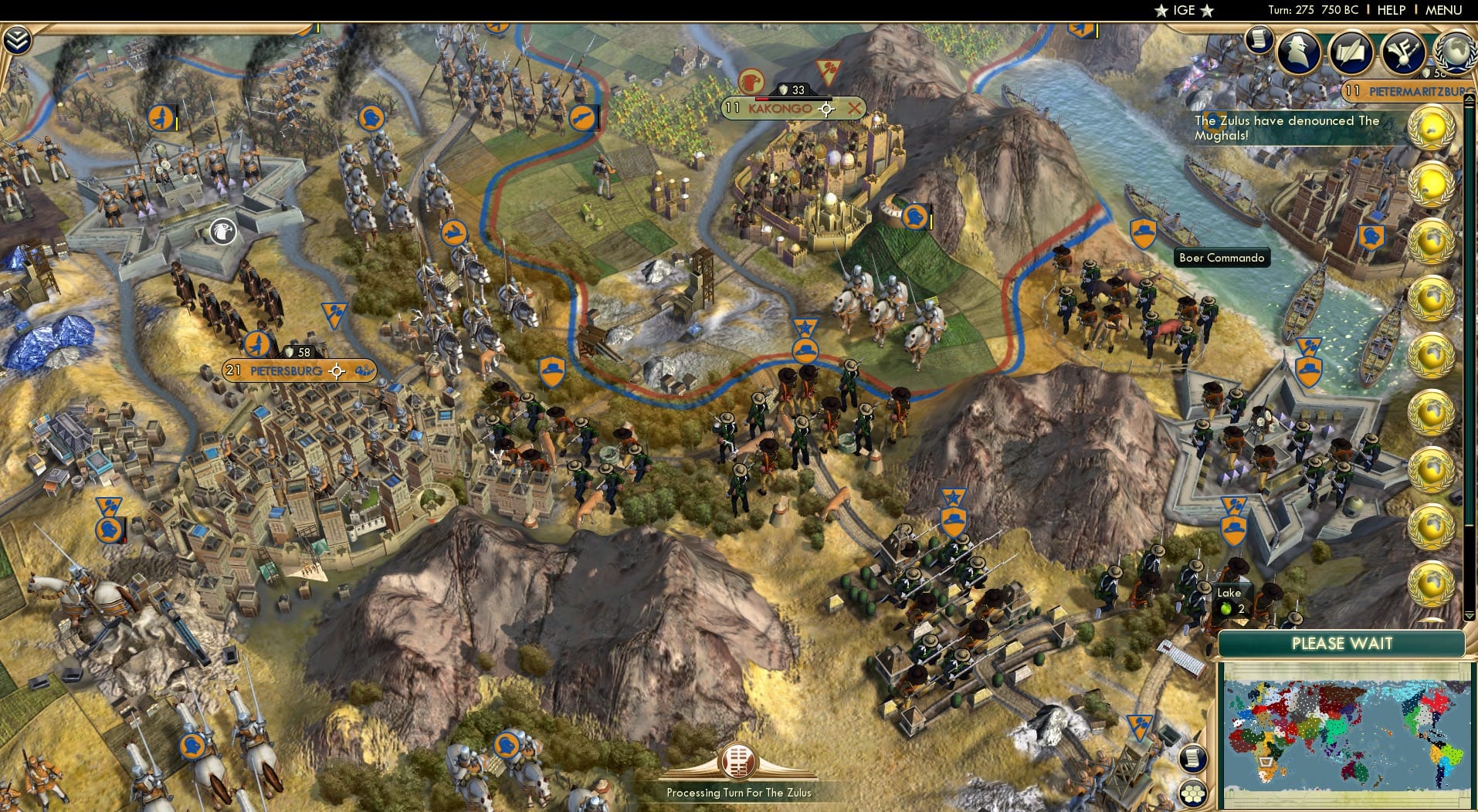Viewport: 1478px width, 812px height.
Task: Click the military overview banner icon
Action: click(x=1403, y=50)
